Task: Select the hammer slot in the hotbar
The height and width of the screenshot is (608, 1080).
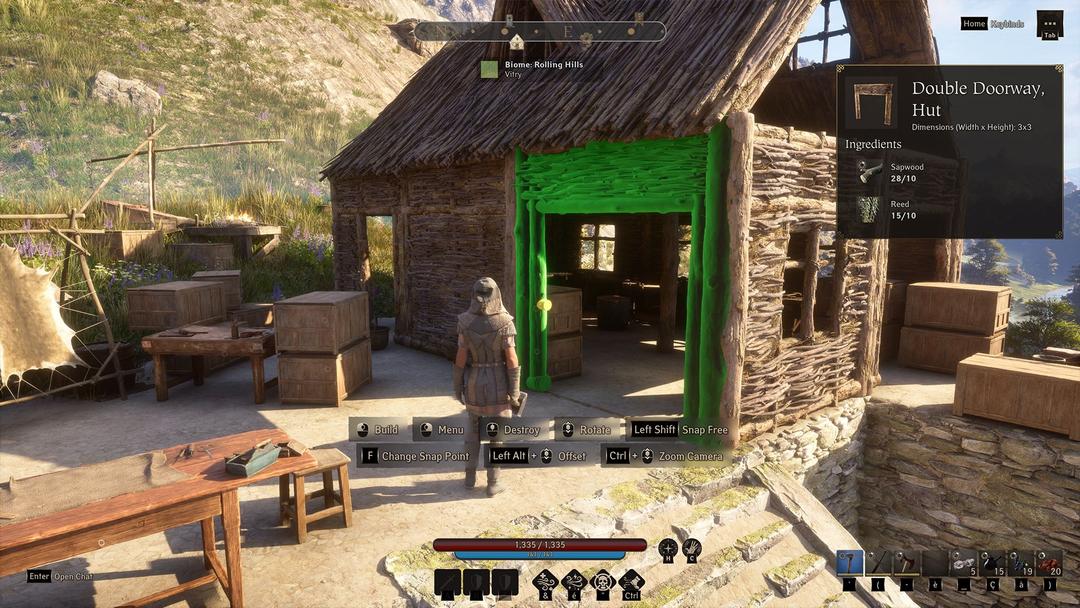Action: tap(849, 562)
